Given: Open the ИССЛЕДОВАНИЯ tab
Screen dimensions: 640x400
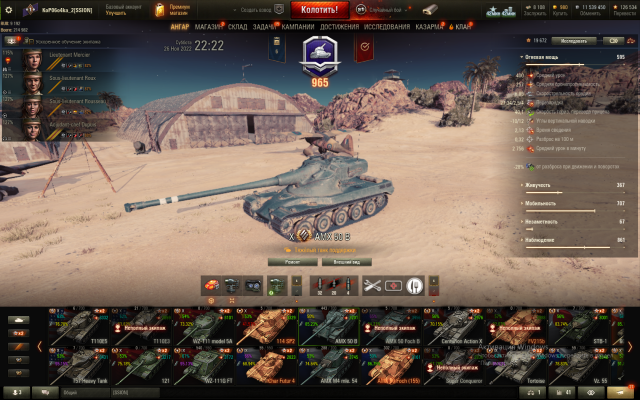Looking at the screenshot, I should 386,27.
